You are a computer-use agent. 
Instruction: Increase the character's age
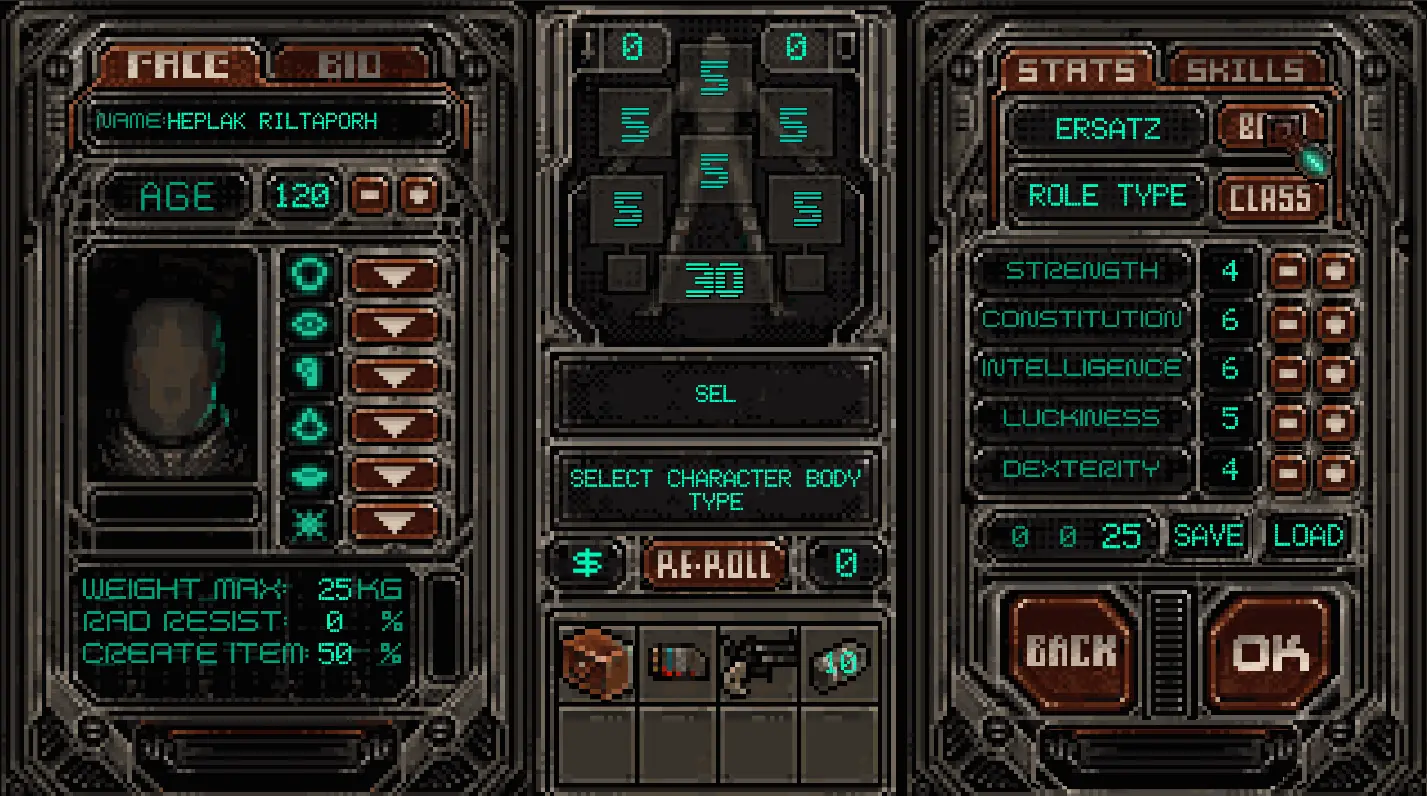420,195
